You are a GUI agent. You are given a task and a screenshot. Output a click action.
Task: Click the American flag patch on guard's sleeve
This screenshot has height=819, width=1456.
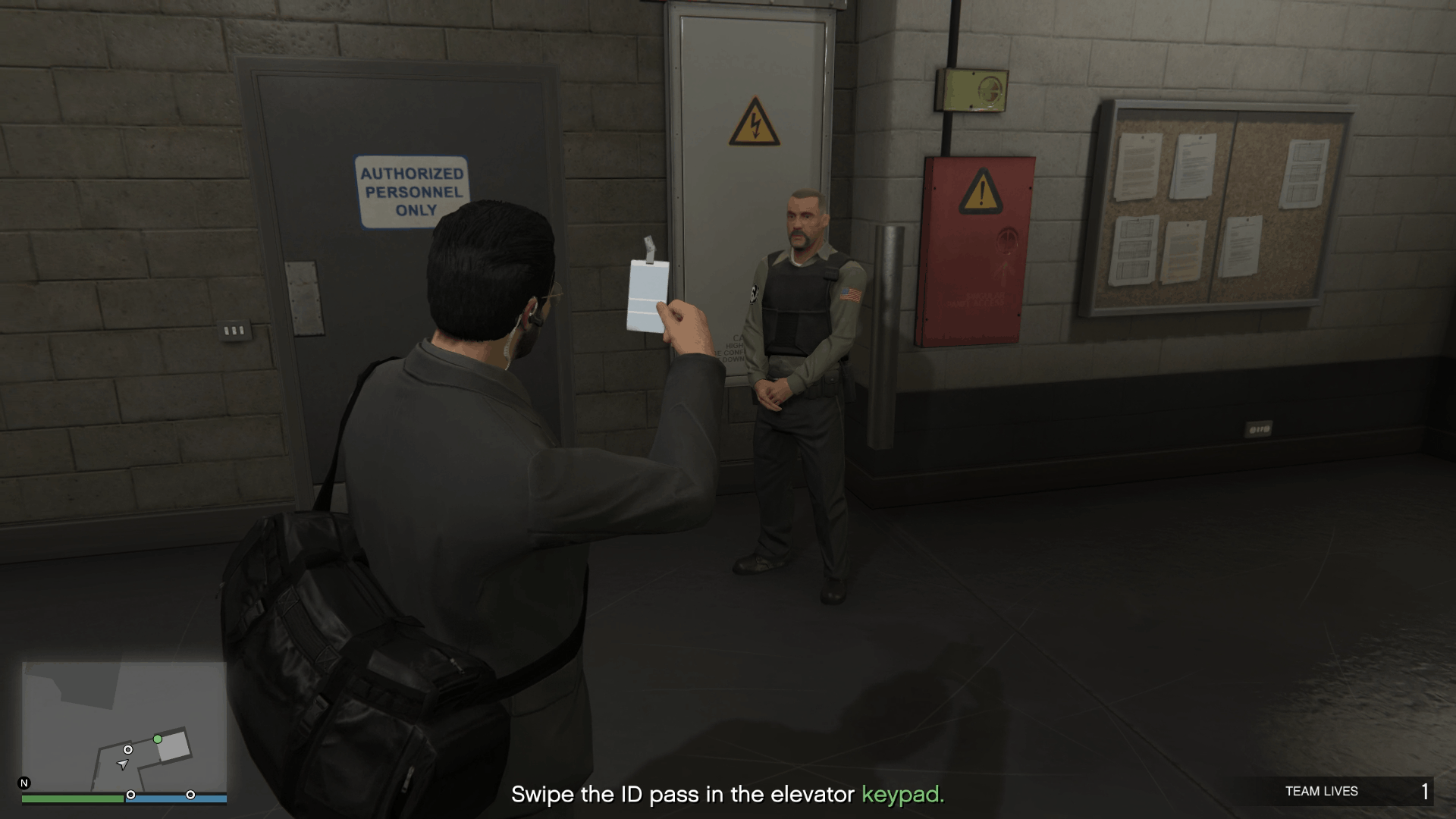(x=851, y=293)
